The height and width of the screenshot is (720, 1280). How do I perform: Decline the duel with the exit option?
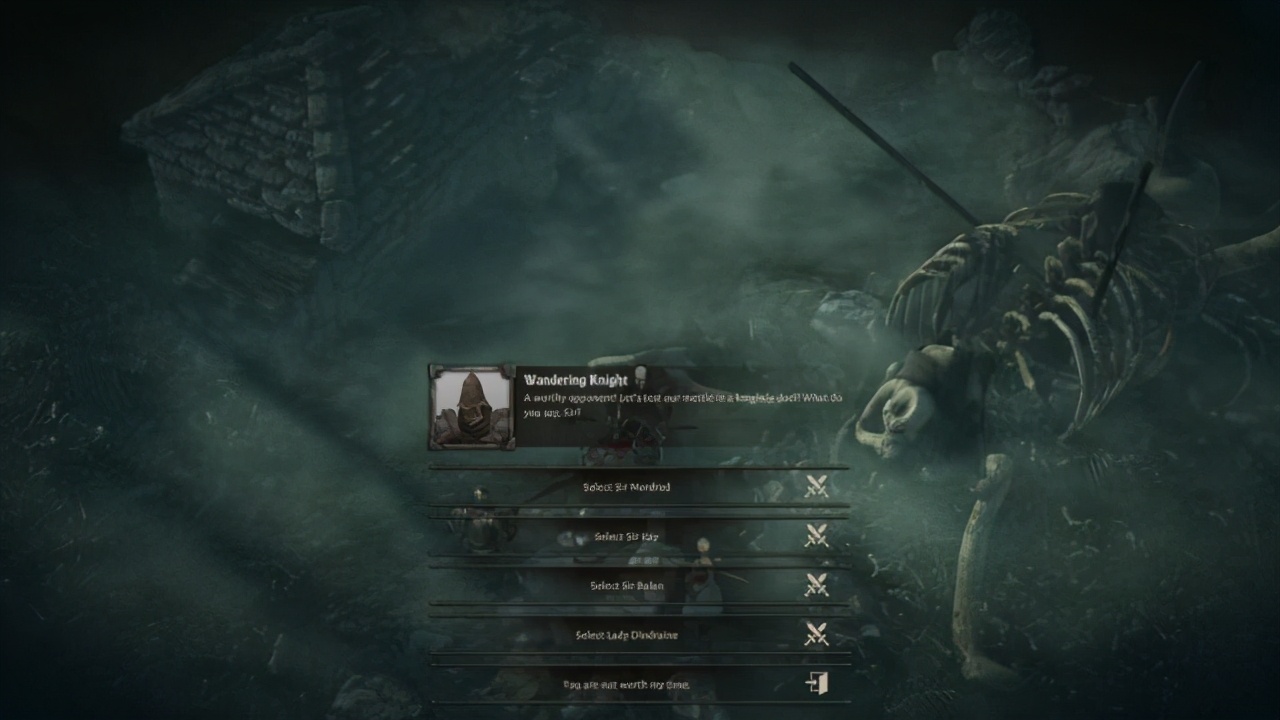tap(640, 685)
